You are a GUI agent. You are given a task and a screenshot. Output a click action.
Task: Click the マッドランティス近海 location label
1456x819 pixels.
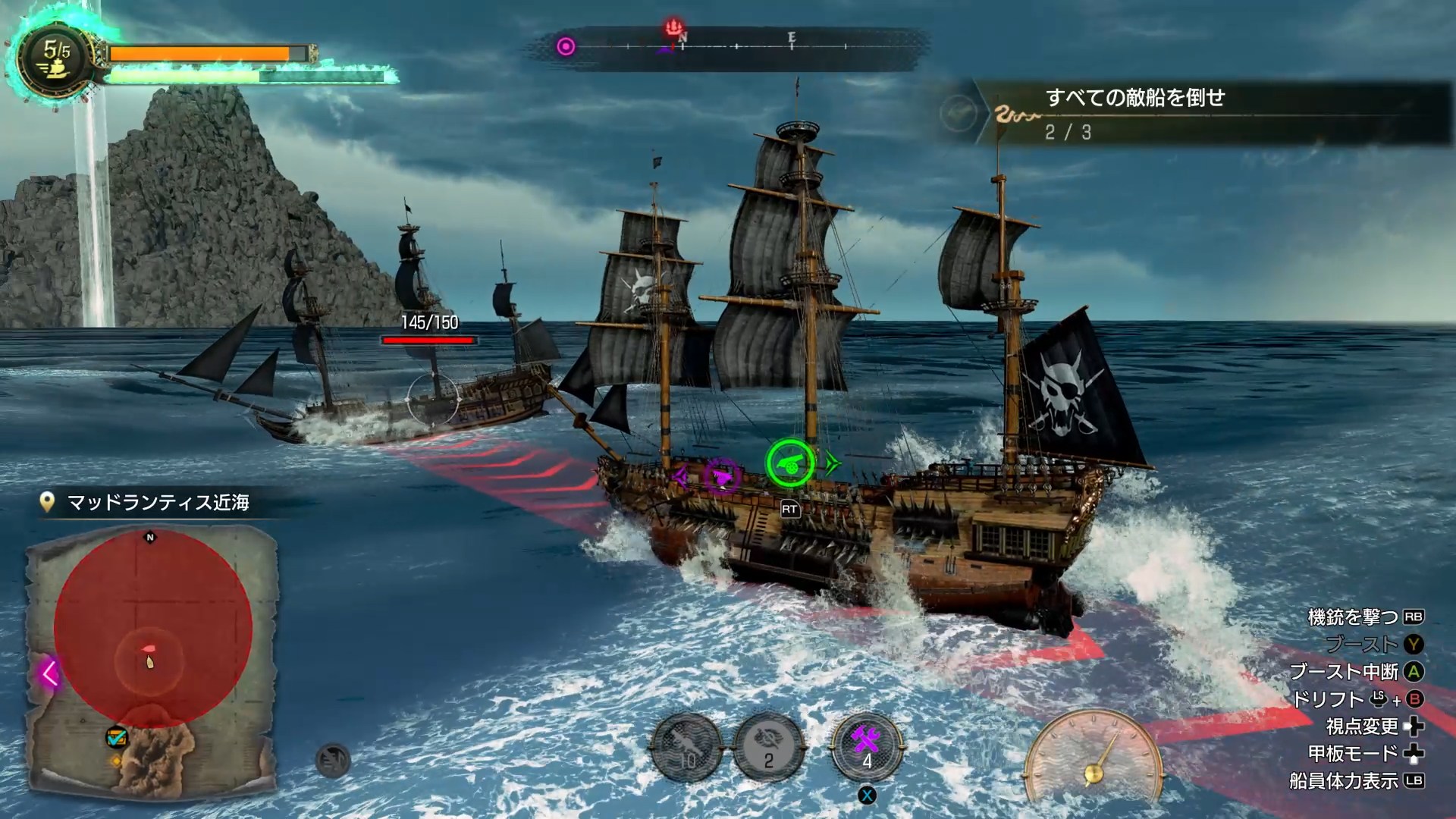coord(158,503)
